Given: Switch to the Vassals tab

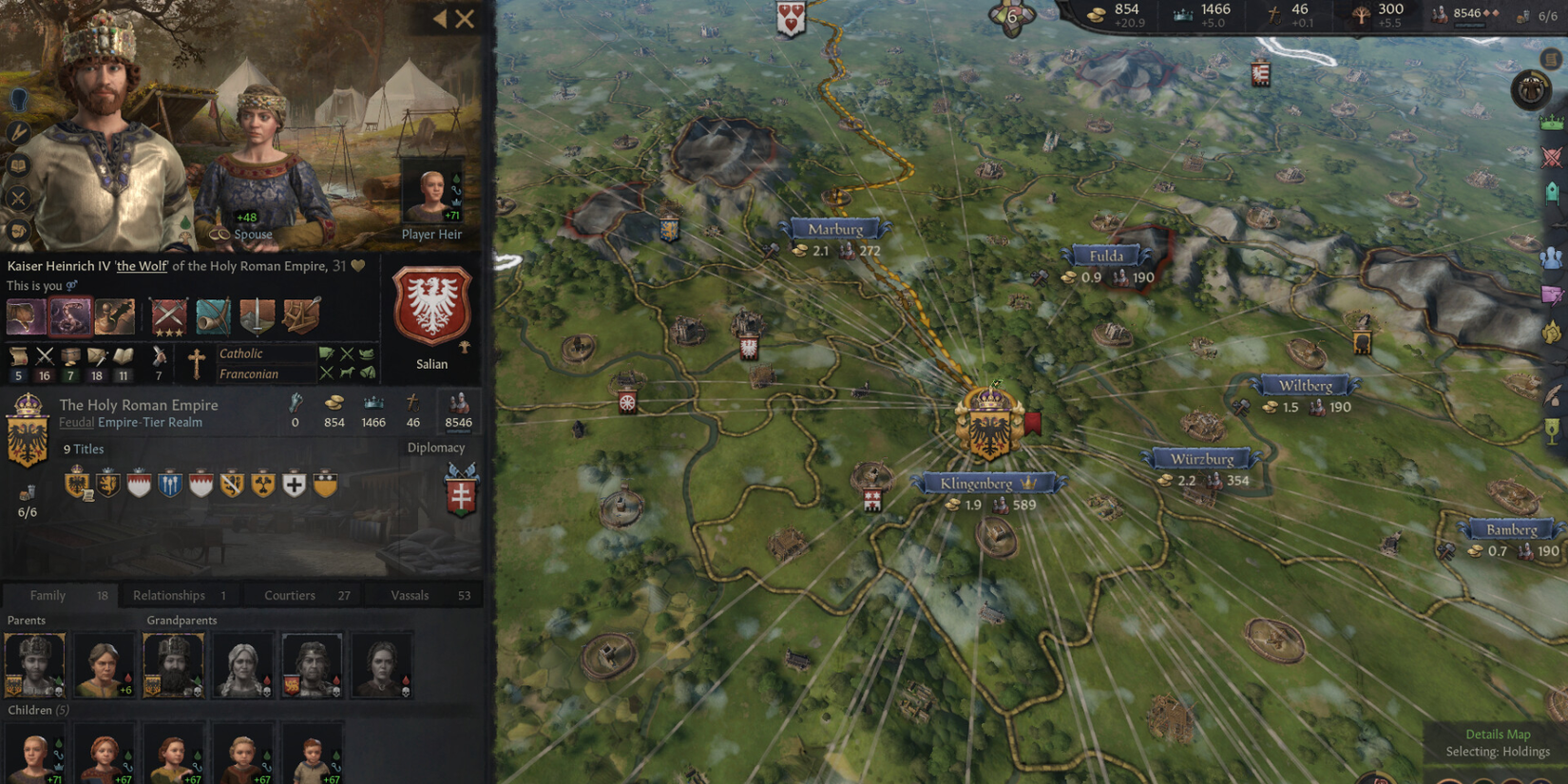Looking at the screenshot, I should point(411,595).
